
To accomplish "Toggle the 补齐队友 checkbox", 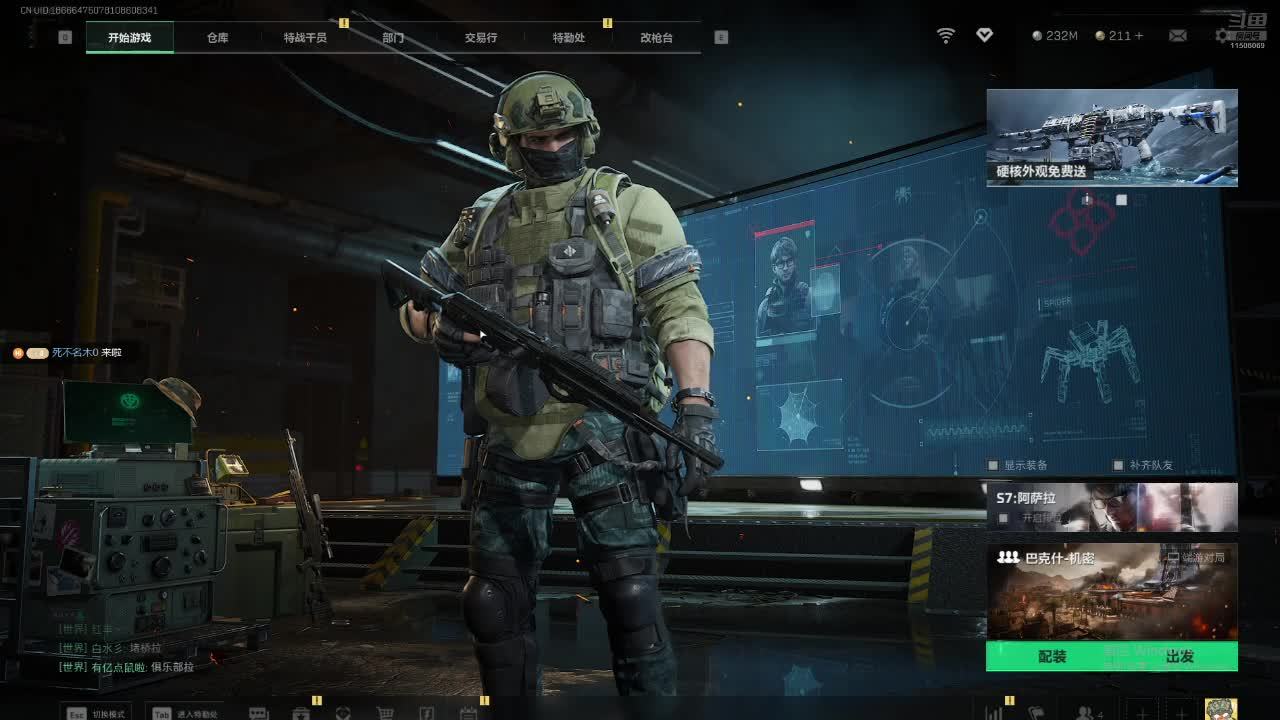I will pyautogui.click(x=1118, y=465).
